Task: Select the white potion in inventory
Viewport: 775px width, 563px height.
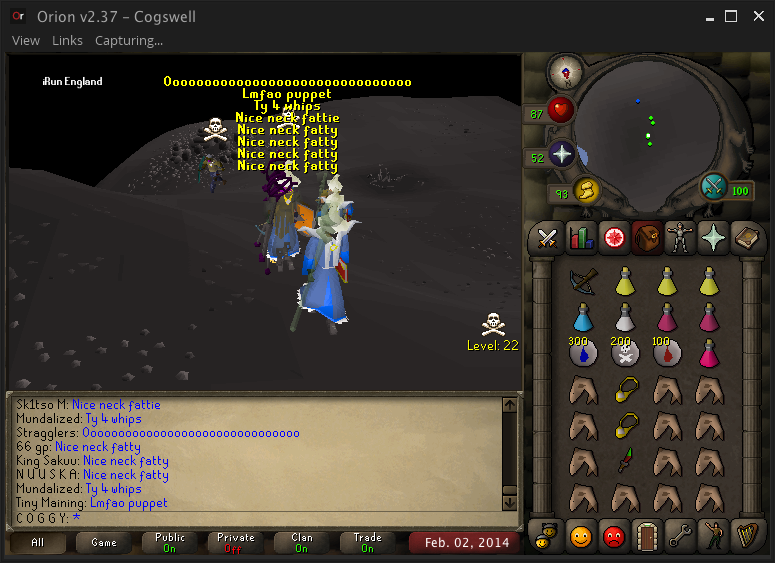Action: tap(626, 318)
